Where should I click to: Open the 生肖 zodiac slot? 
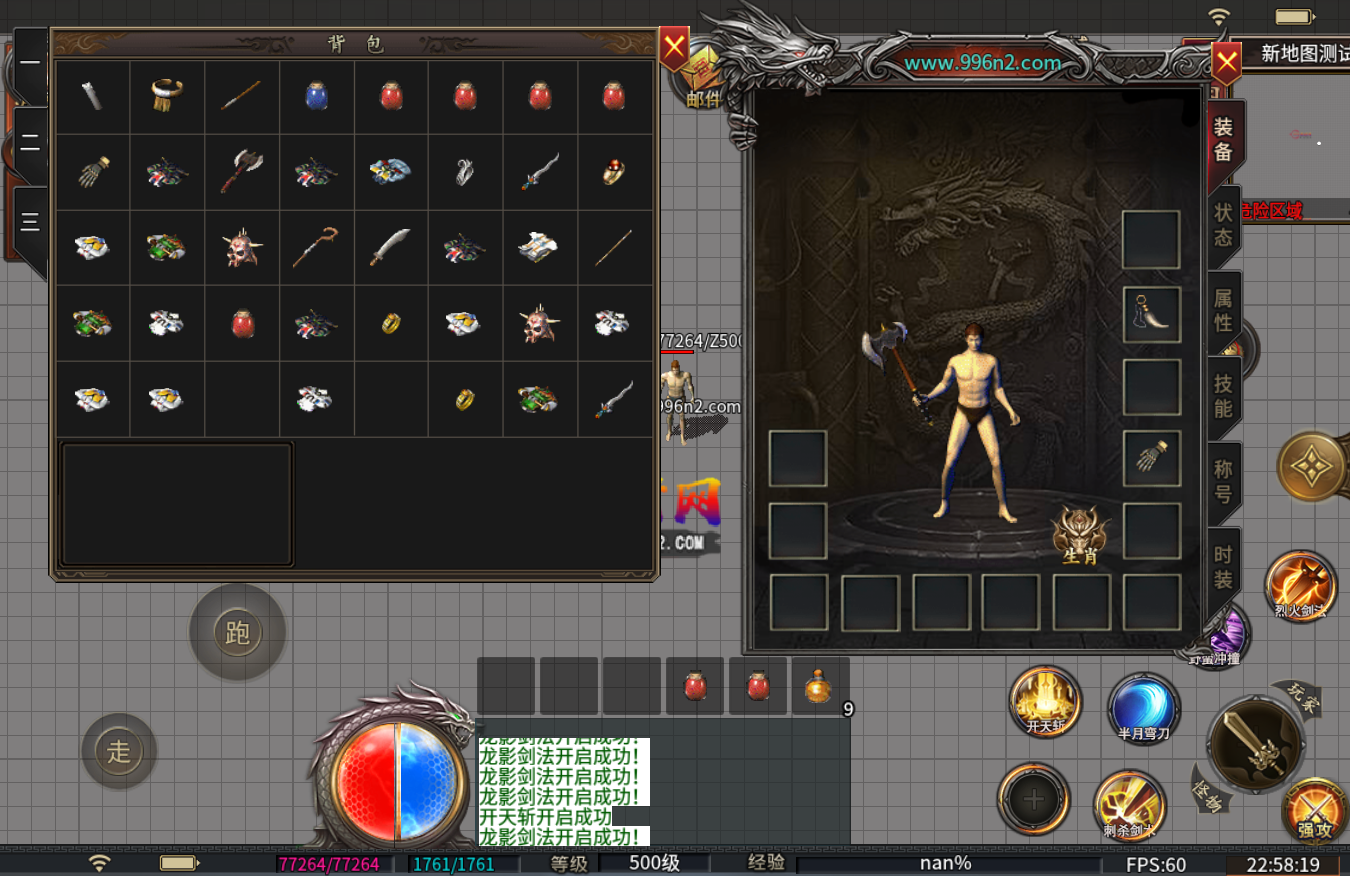click(x=1081, y=533)
